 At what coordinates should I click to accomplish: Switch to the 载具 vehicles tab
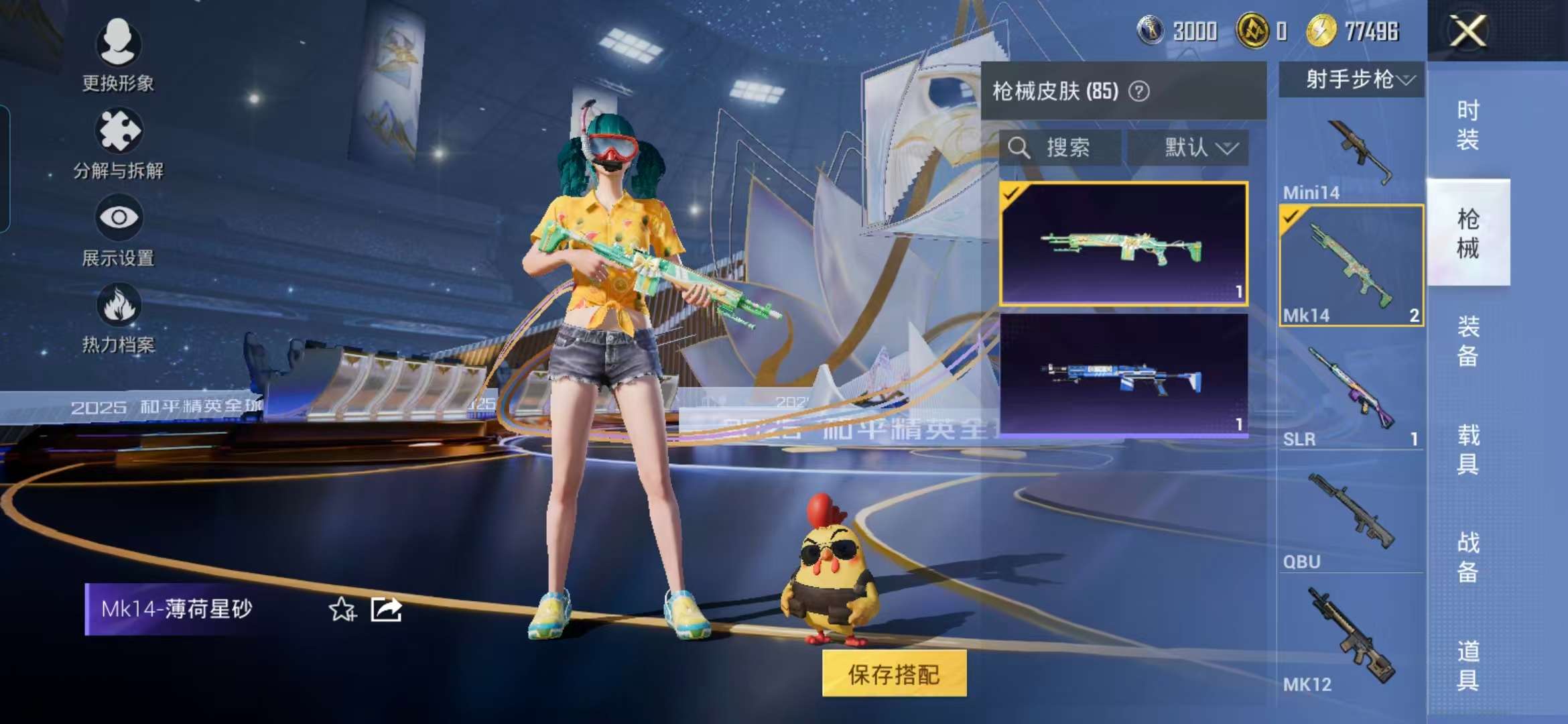(1467, 449)
